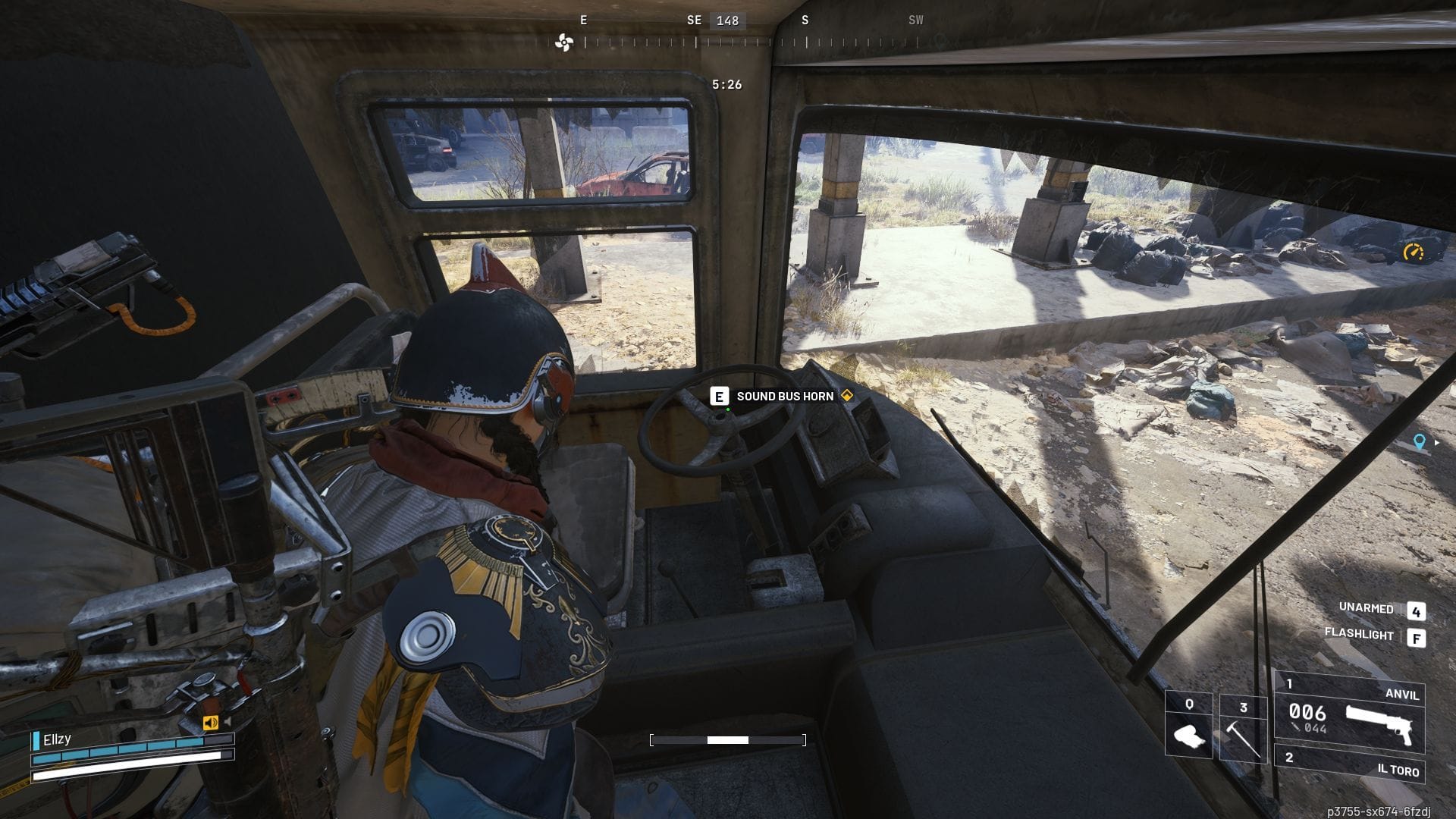Click the blue location pin marker
This screenshot has width=1456, height=819.
[1419, 442]
